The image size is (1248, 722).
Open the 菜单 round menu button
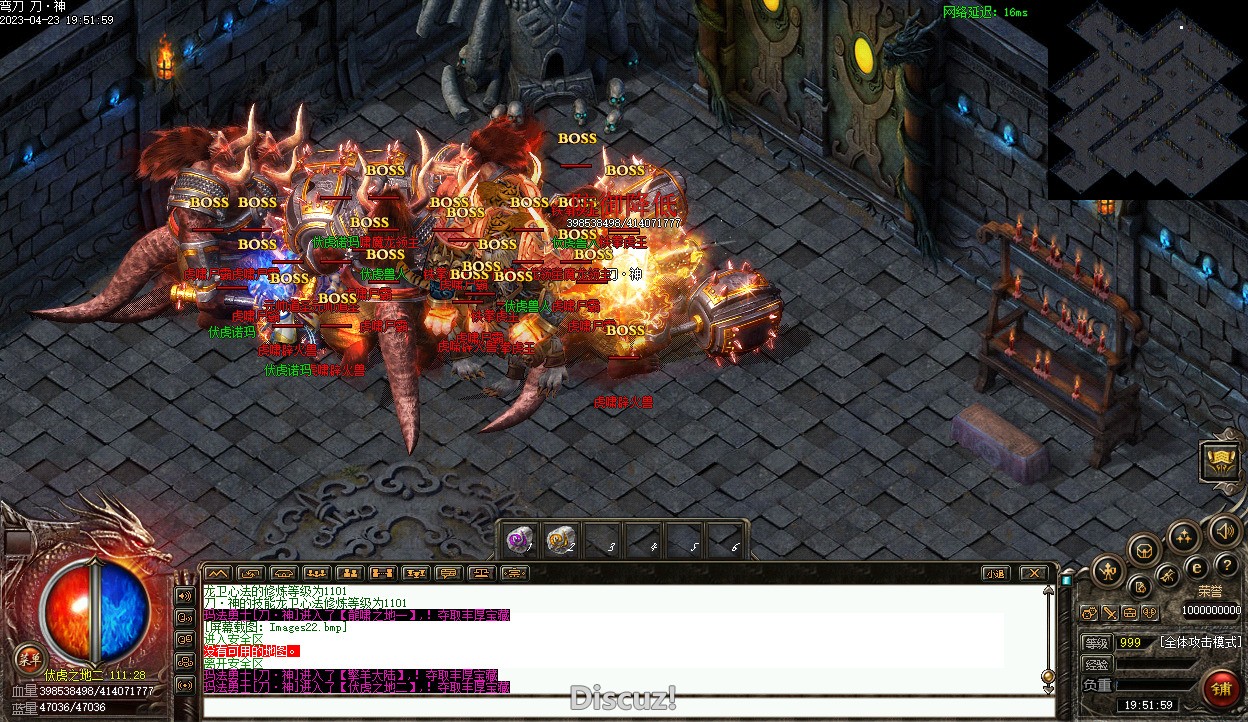point(29,657)
